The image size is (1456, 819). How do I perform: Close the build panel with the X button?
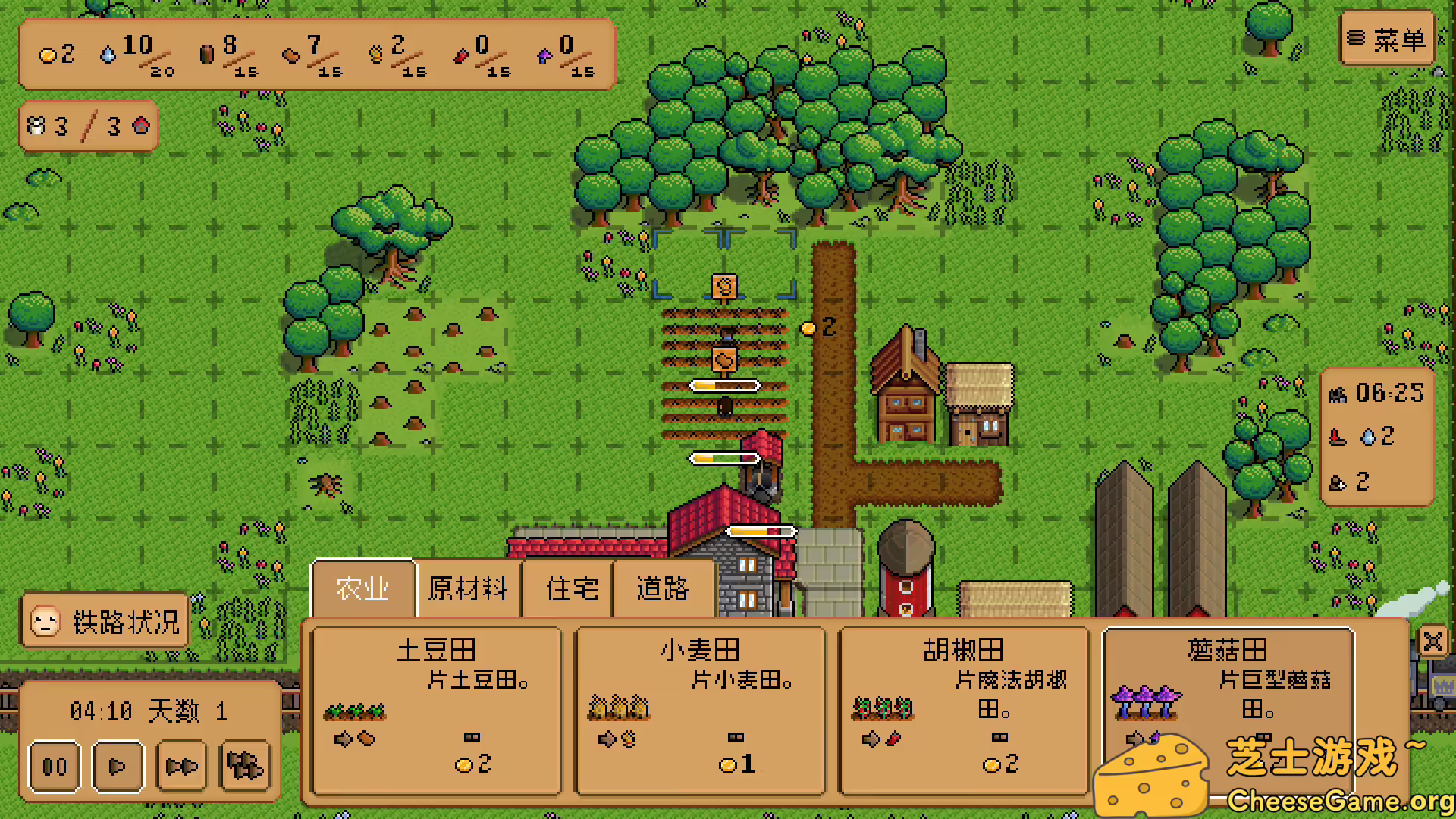pos(1434,642)
